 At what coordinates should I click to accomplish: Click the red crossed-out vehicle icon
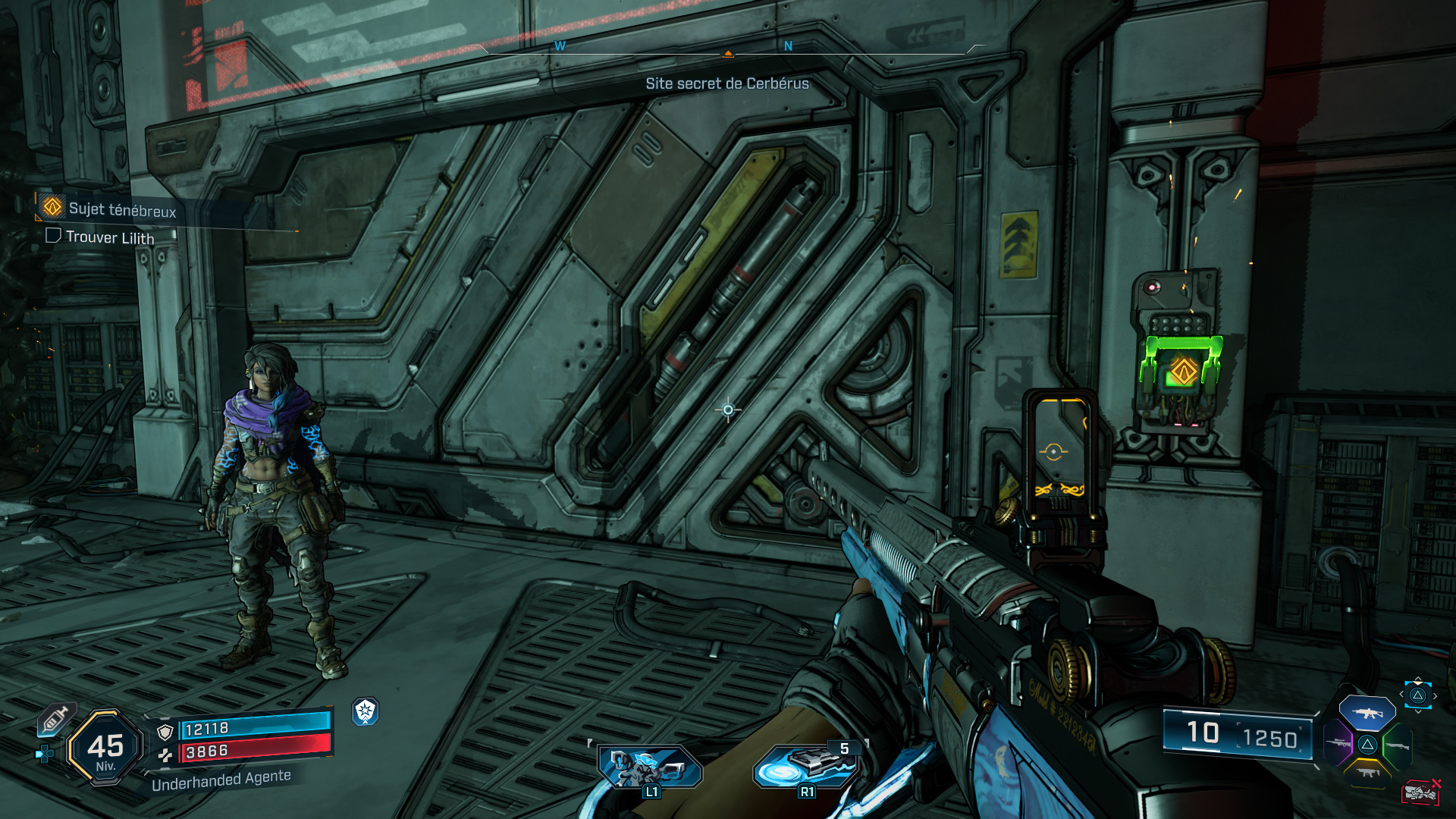(1421, 792)
